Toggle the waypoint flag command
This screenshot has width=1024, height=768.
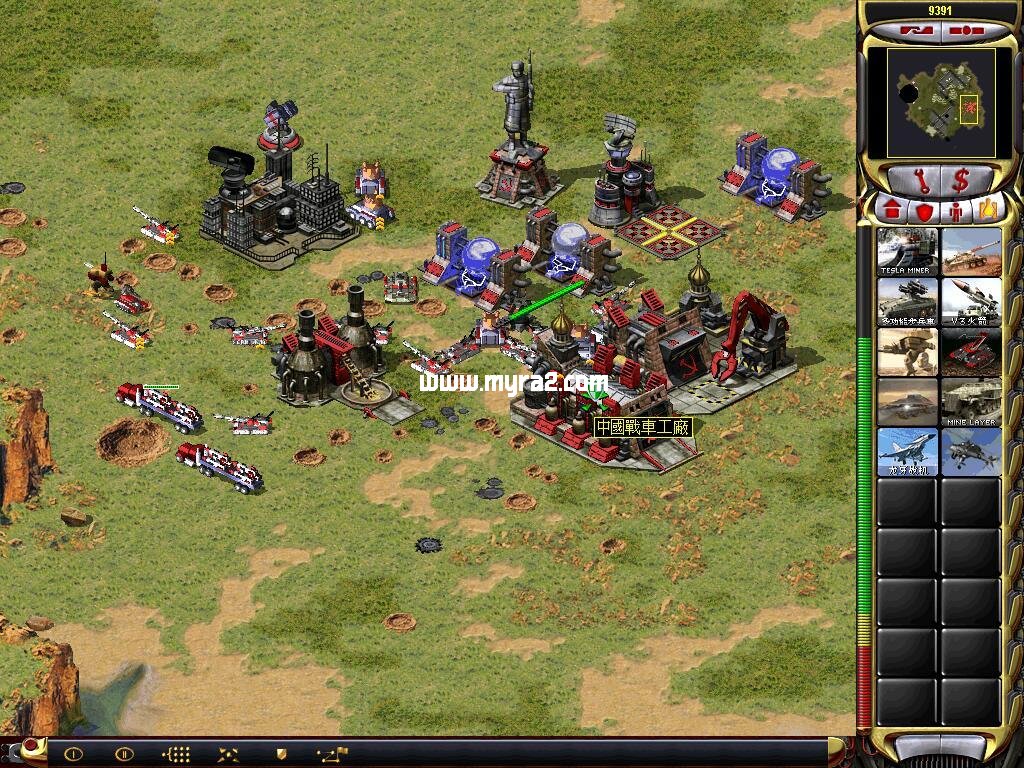click(x=332, y=754)
